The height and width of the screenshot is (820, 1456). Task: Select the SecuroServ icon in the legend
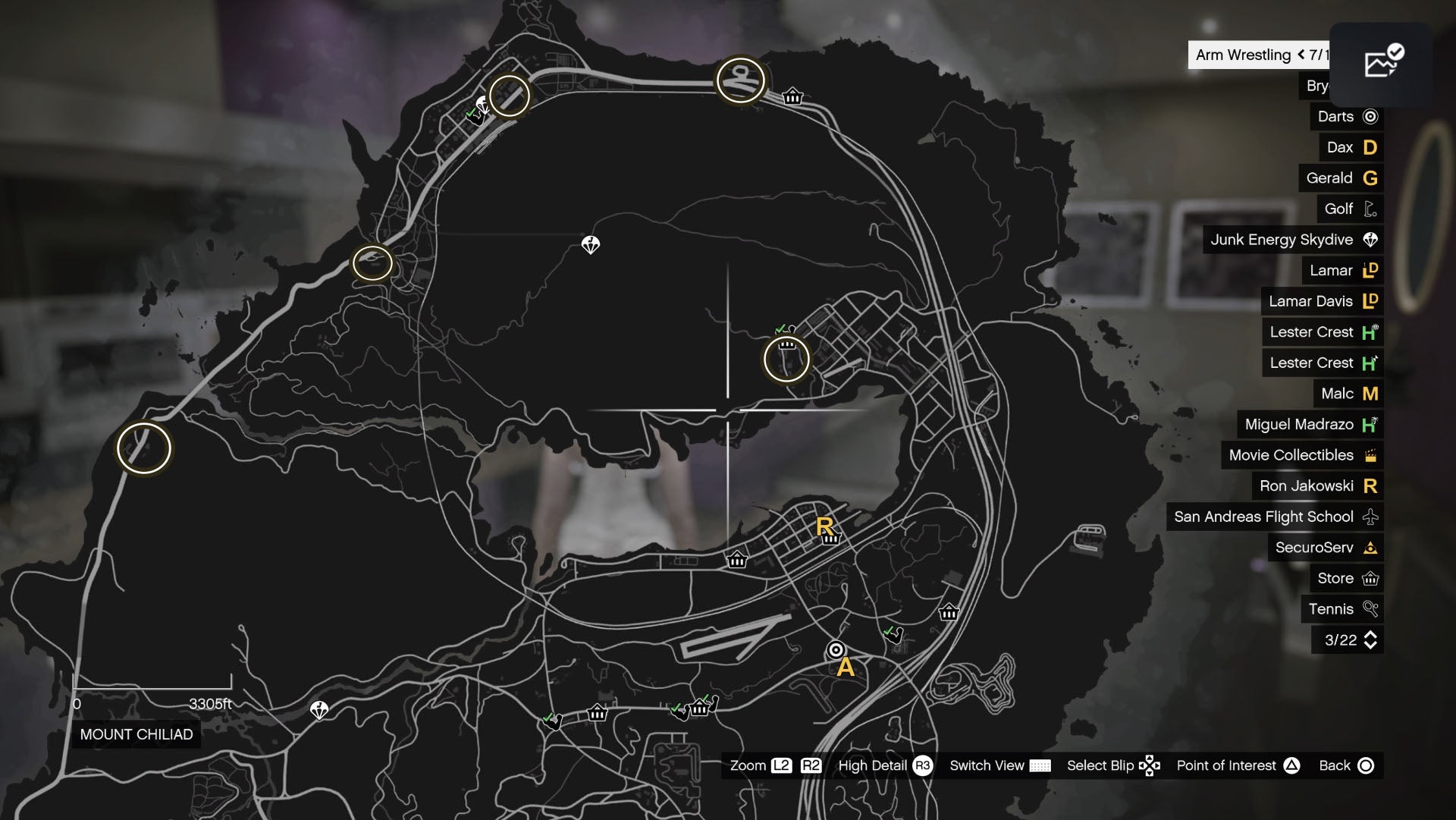1371,547
